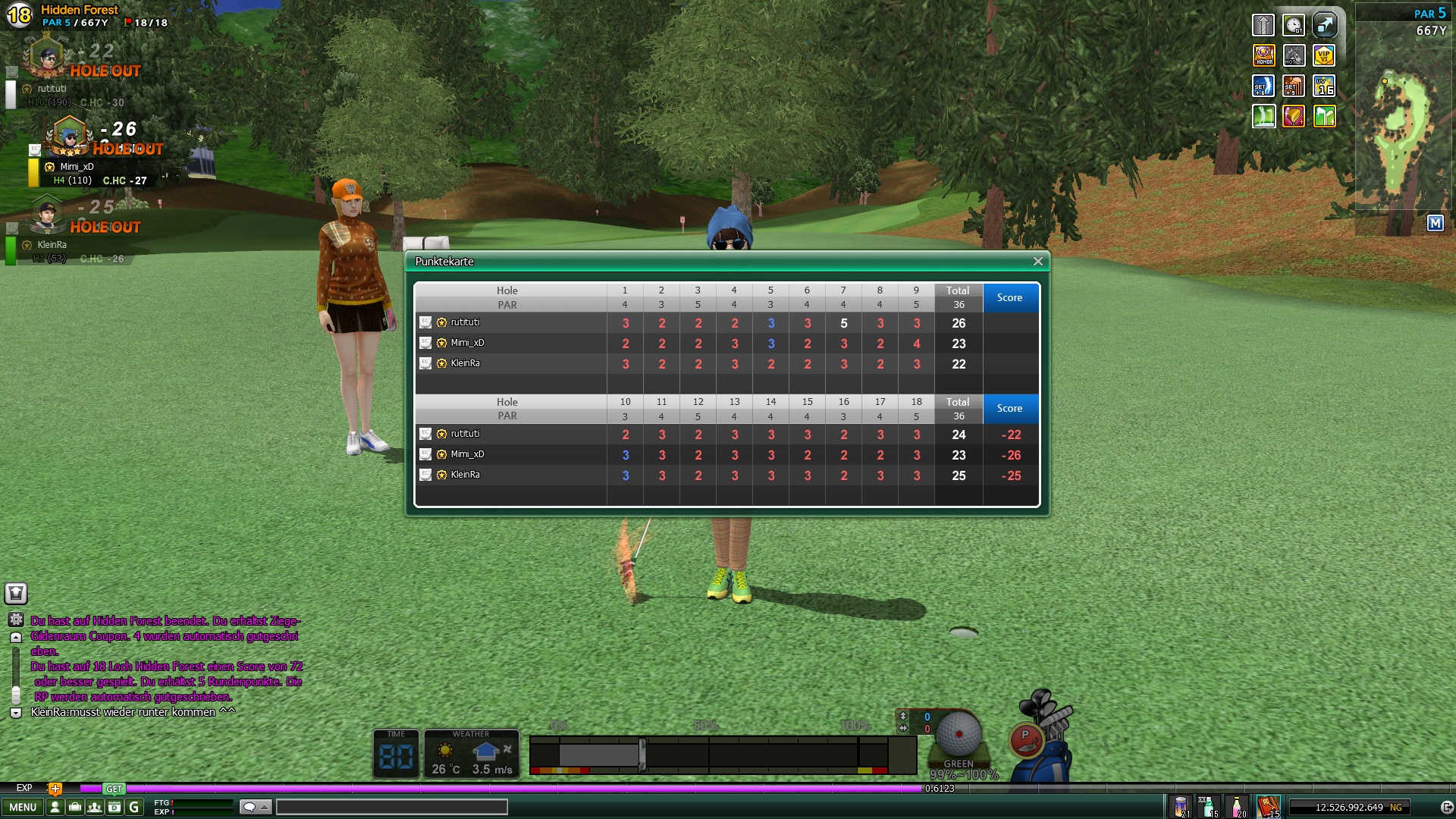
Task: Close the Punktekarte scorecard window
Action: point(1037,262)
